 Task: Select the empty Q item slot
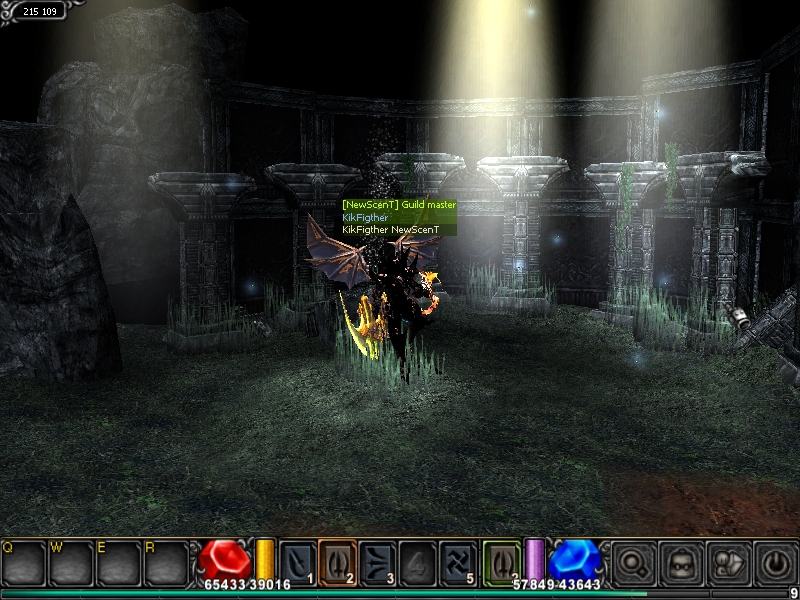pyautogui.click(x=22, y=564)
